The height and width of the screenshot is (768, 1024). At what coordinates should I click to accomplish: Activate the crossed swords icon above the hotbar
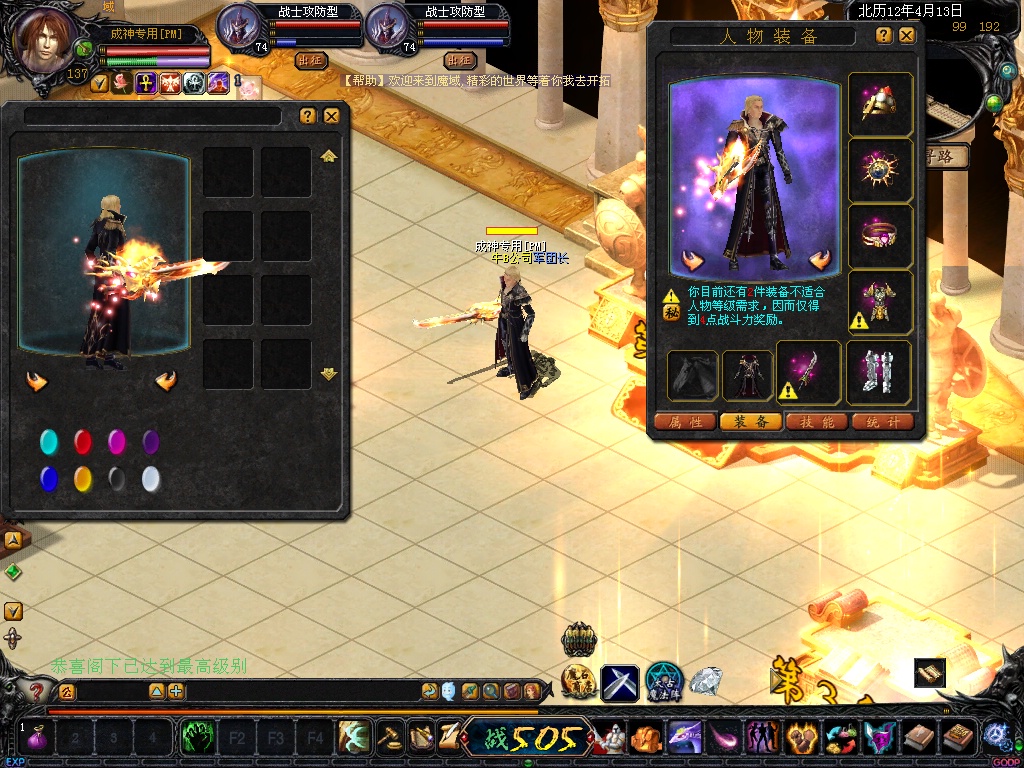point(620,683)
